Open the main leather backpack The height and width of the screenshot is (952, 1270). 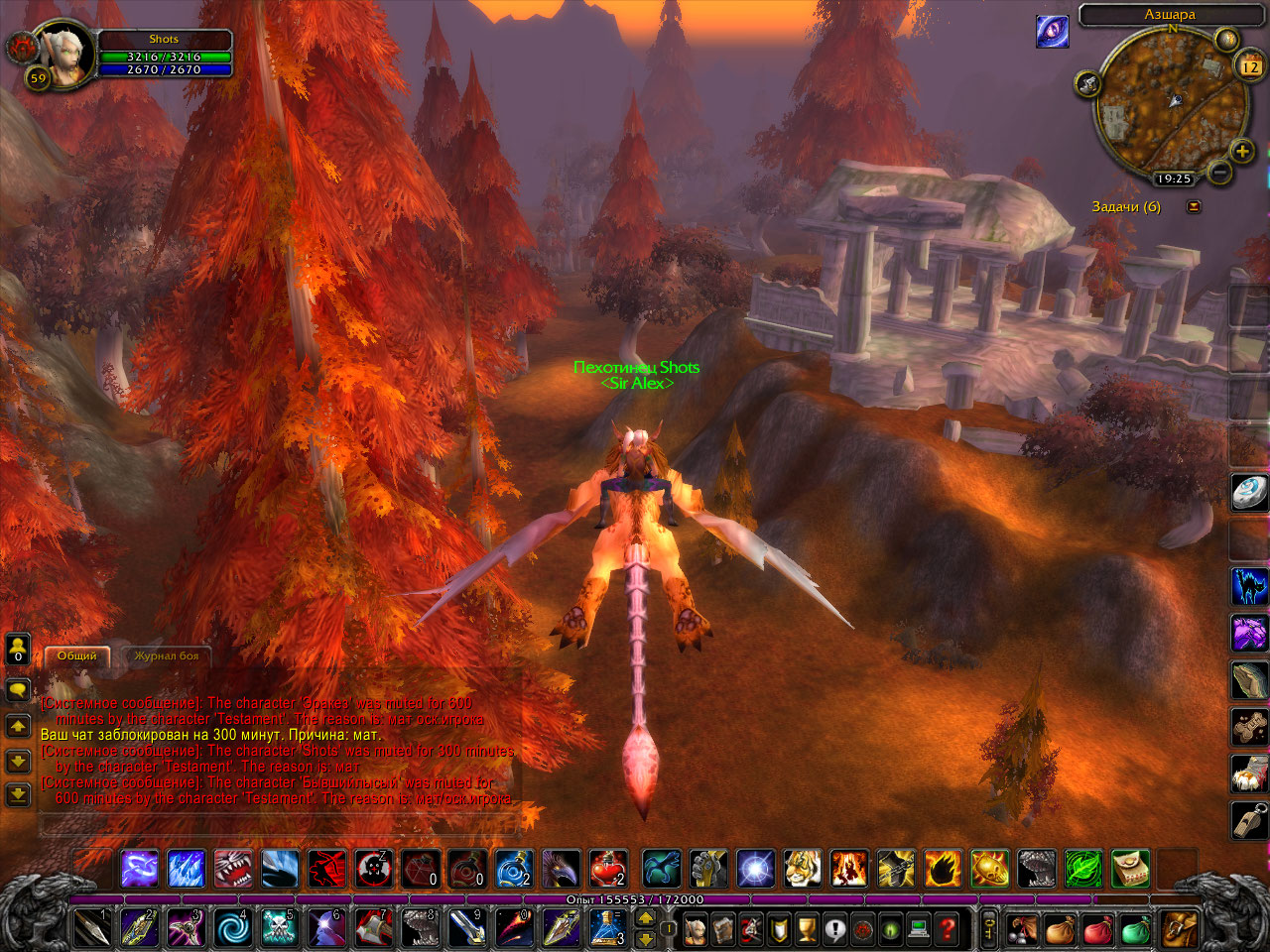[x=1179, y=929]
